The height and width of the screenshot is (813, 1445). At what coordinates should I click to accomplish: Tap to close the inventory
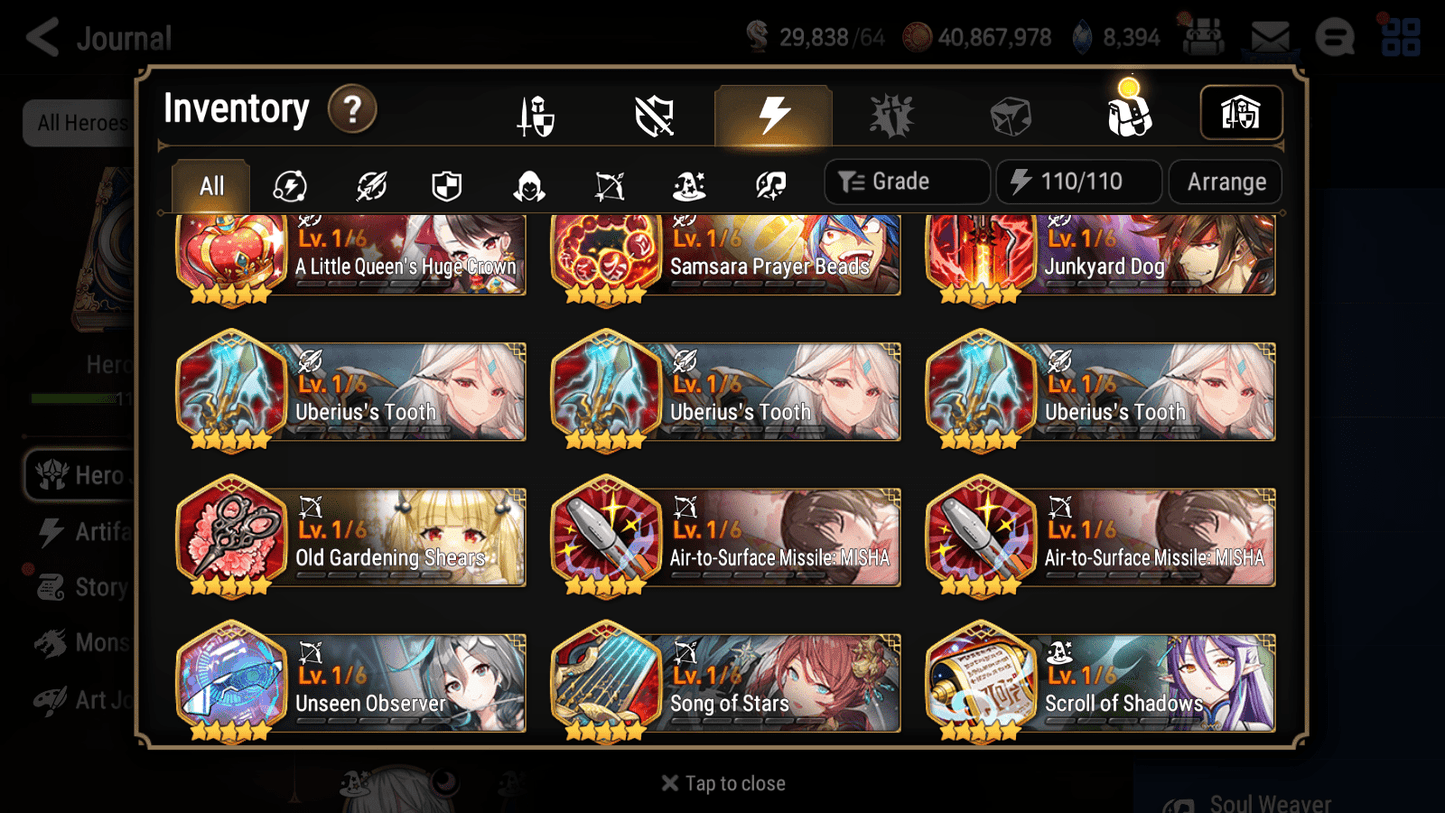coord(723,783)
